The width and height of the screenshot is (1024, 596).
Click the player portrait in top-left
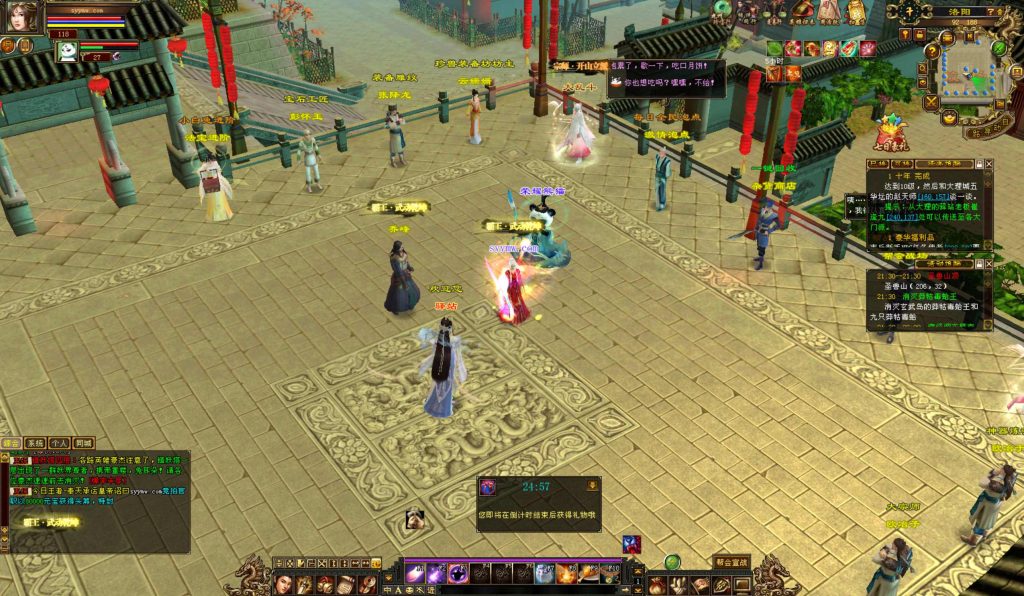tap(22, 17)
